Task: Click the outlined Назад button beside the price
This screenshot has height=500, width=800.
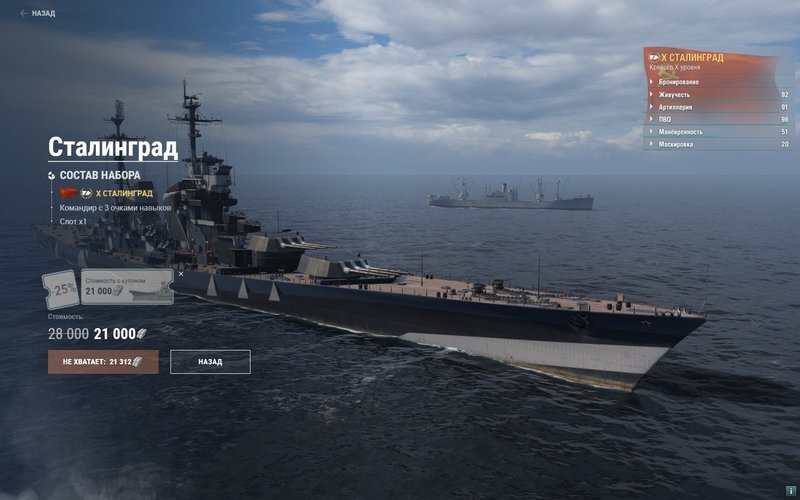Action: (210, 361)
